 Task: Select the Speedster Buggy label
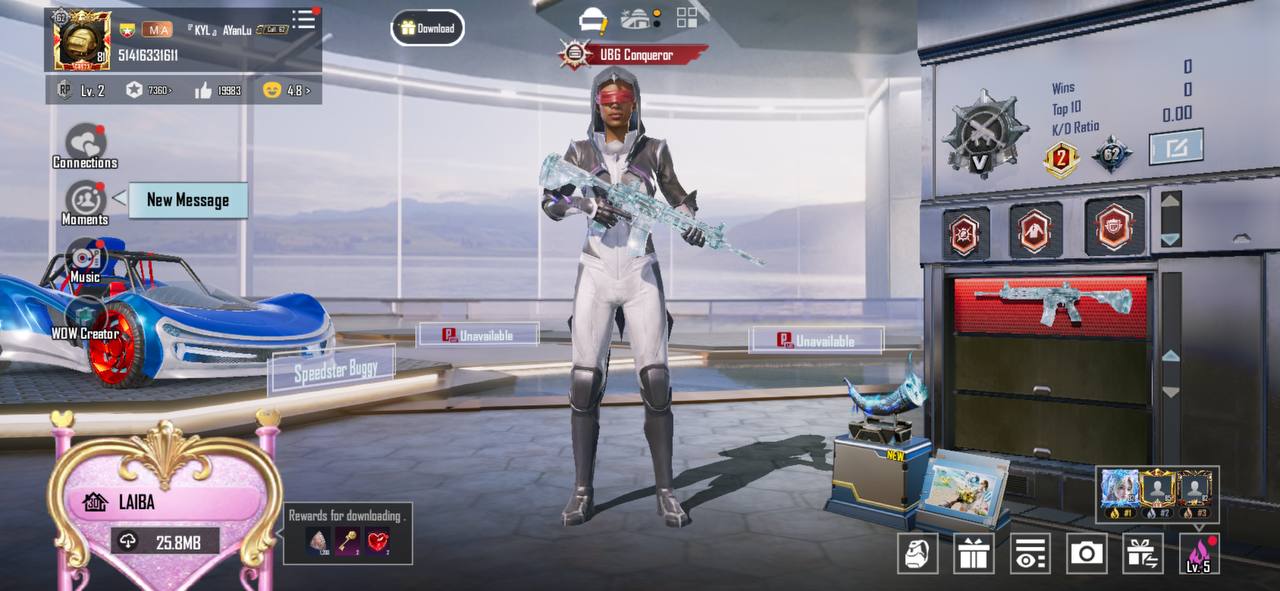(x=335, y=371)
